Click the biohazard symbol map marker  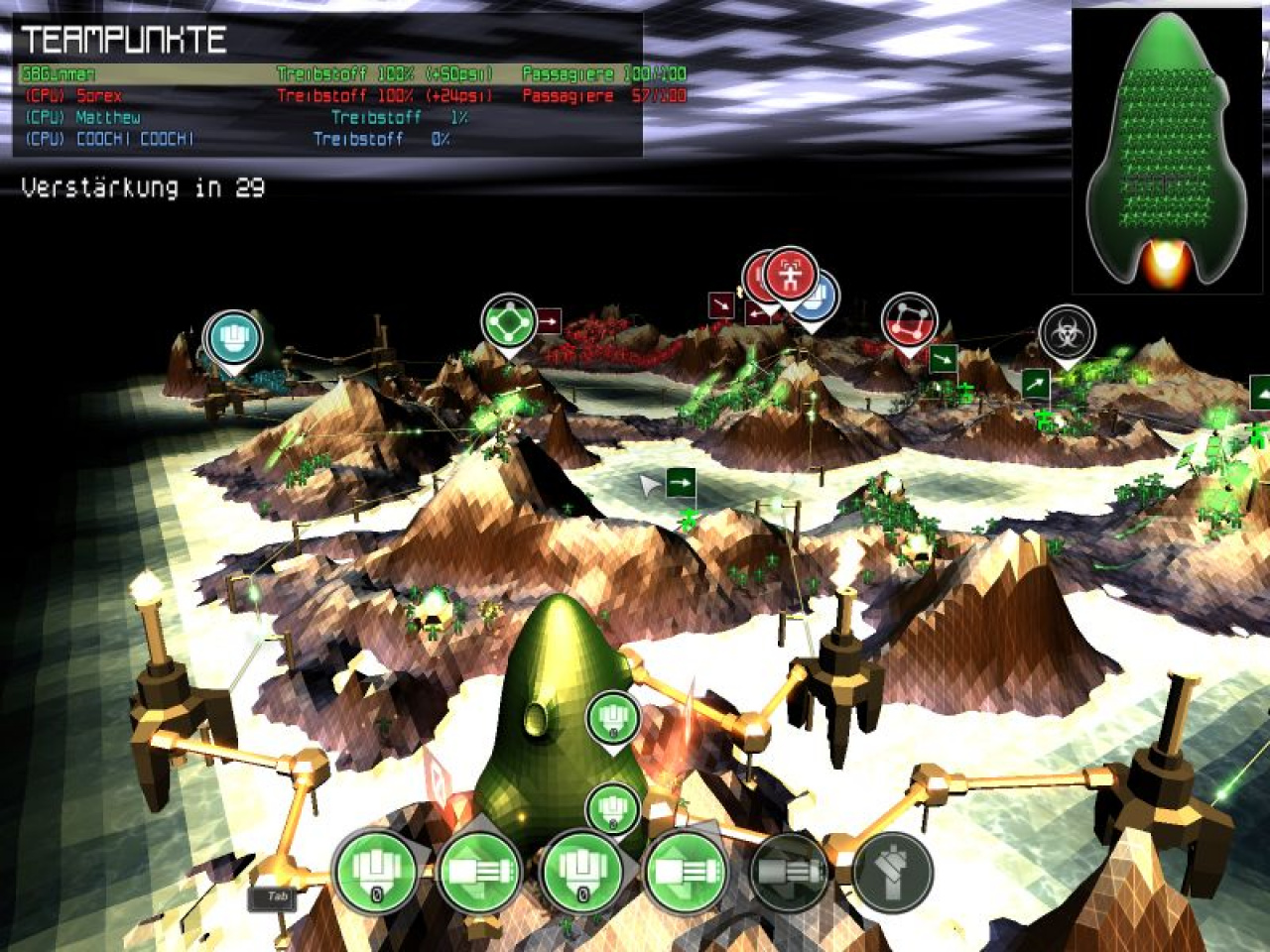coord(1067,332)
